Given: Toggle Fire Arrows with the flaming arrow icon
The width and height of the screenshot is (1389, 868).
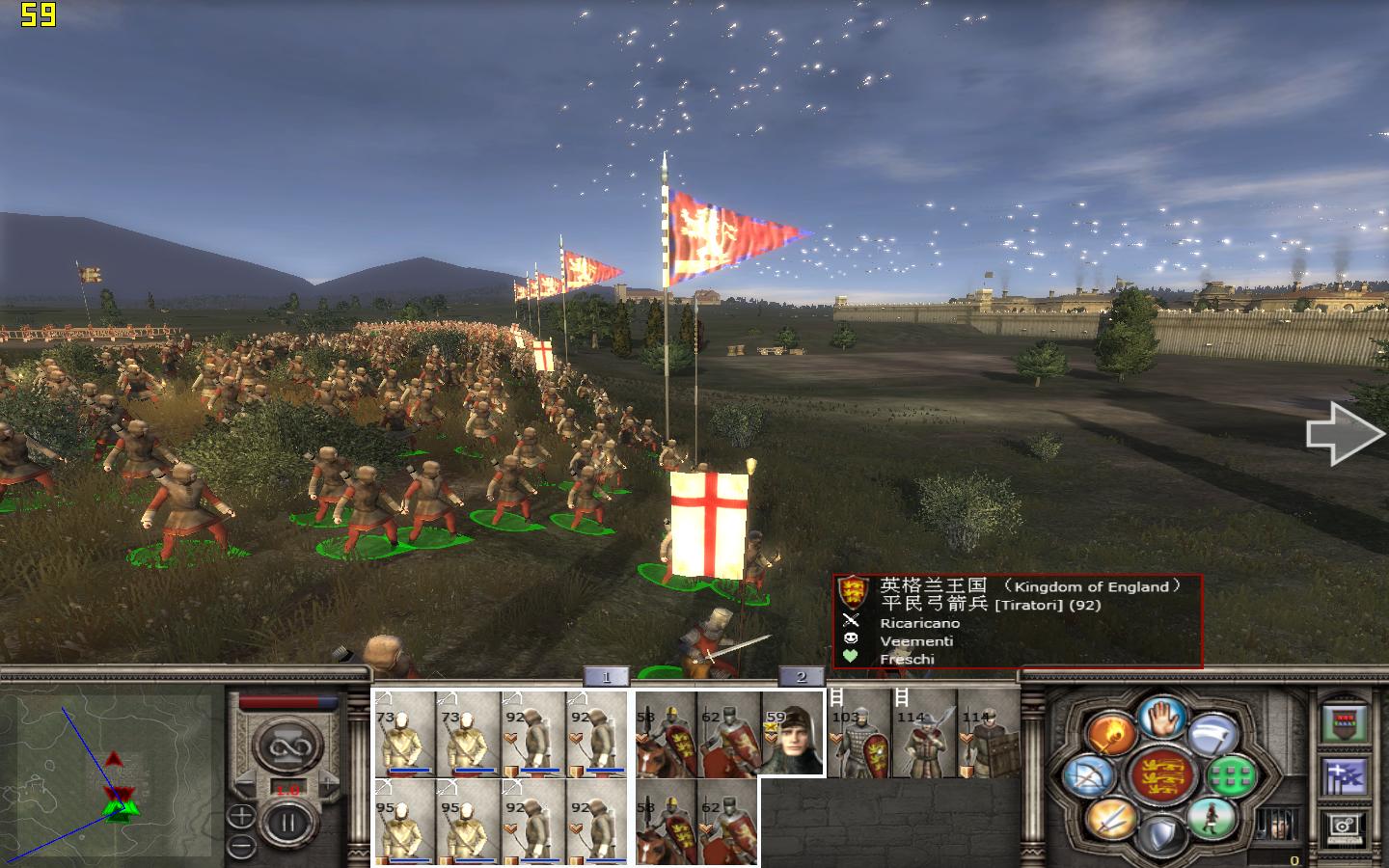Looking at the screenshot, I should click(1111, 734).
